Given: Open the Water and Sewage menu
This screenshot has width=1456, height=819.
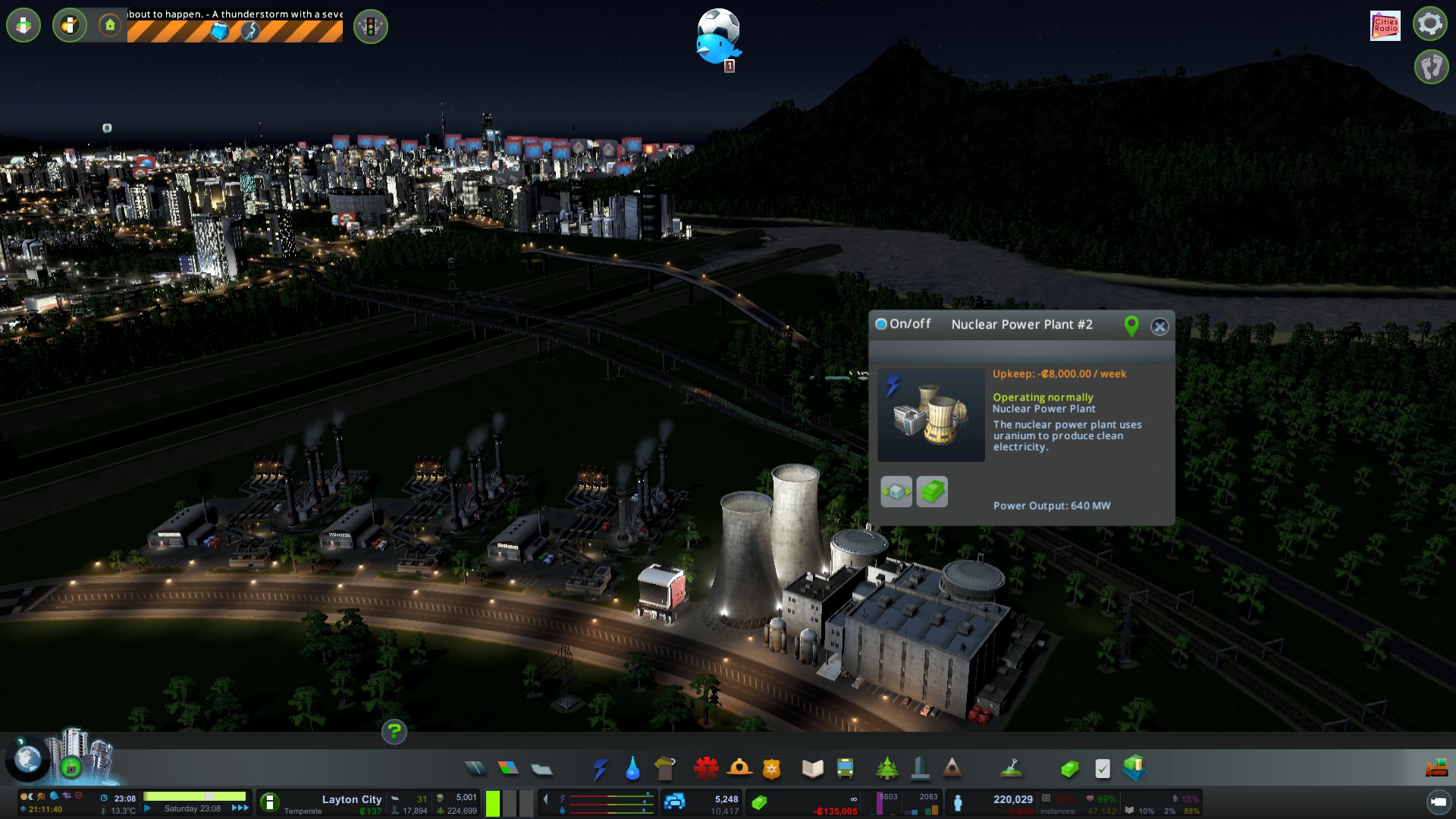Looking at the screenshot, I should pos(632,769).
